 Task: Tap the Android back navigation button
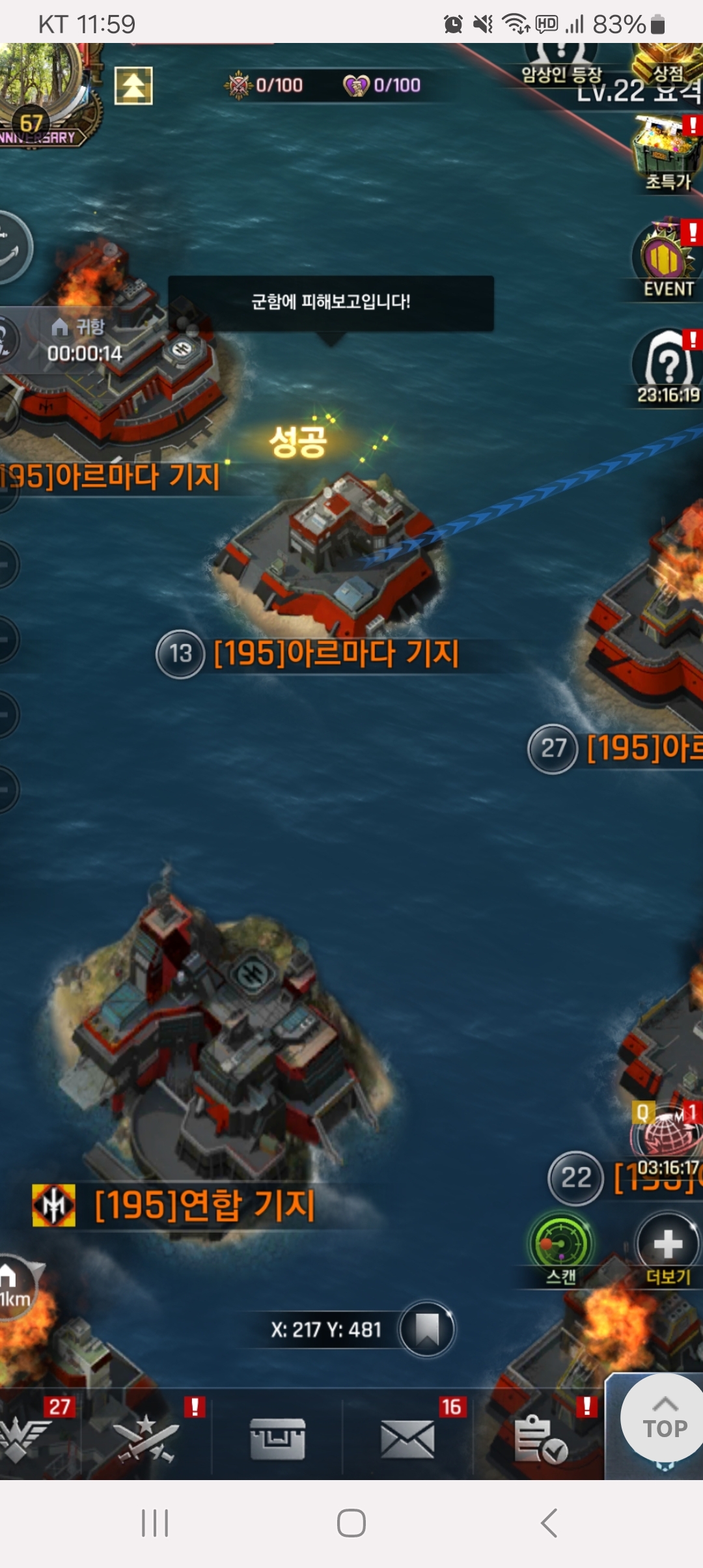(549, 1524)
